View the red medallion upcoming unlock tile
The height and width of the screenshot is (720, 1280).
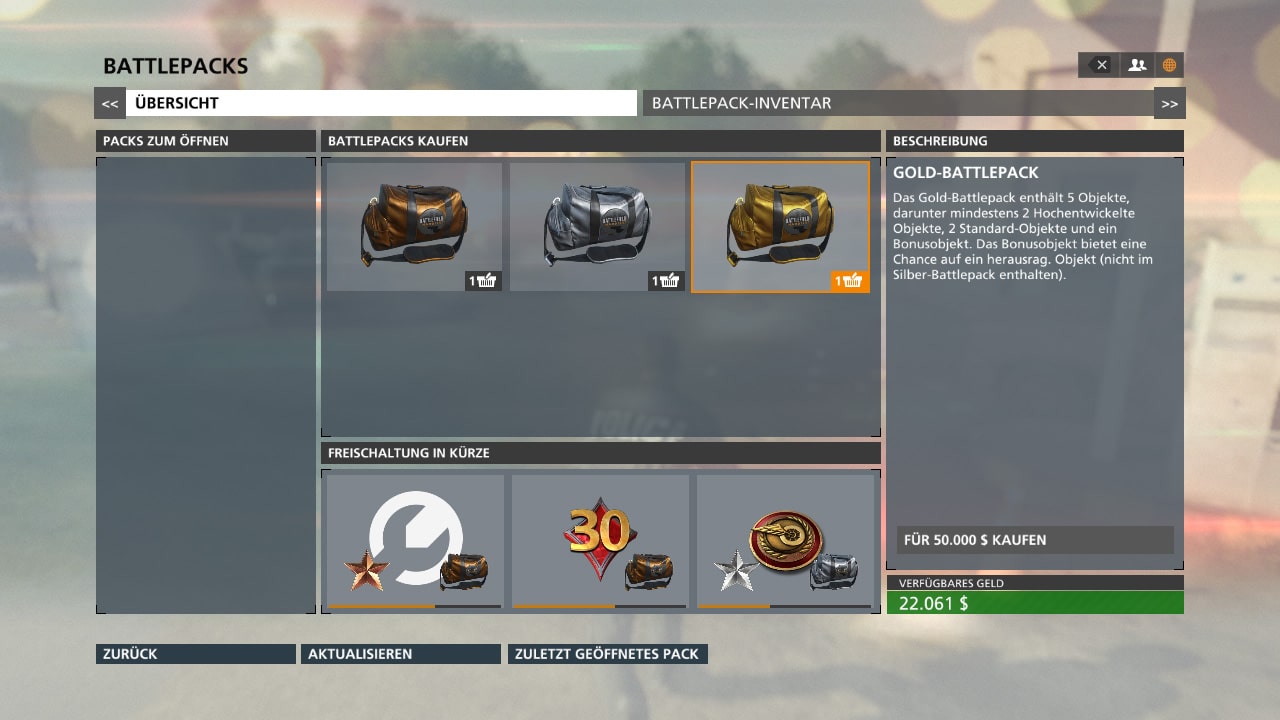(785, 541)
